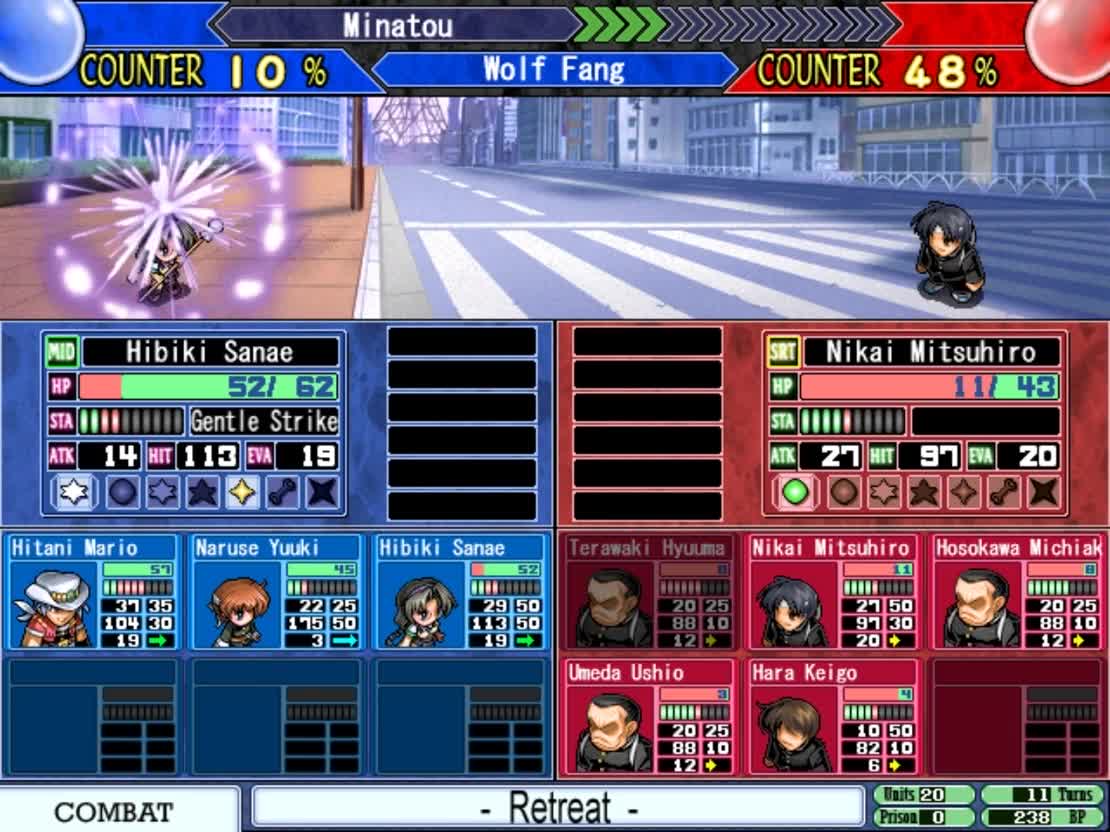Screen dimensions: 1110x832
Task: Click the Wolf Fang faction banner
Action: 553,70
